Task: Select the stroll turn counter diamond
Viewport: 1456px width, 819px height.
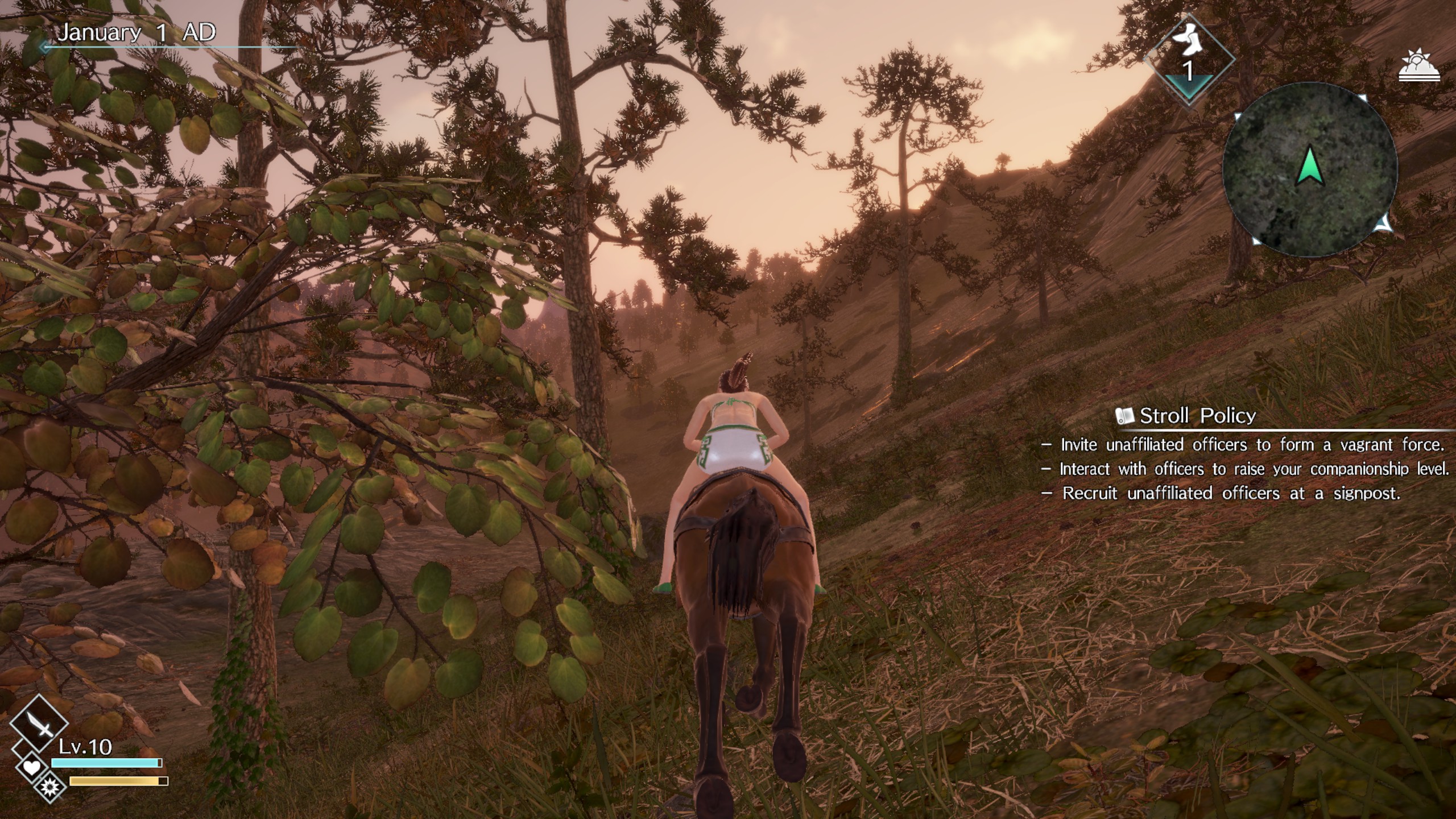Action: (x=1189, y=60)
